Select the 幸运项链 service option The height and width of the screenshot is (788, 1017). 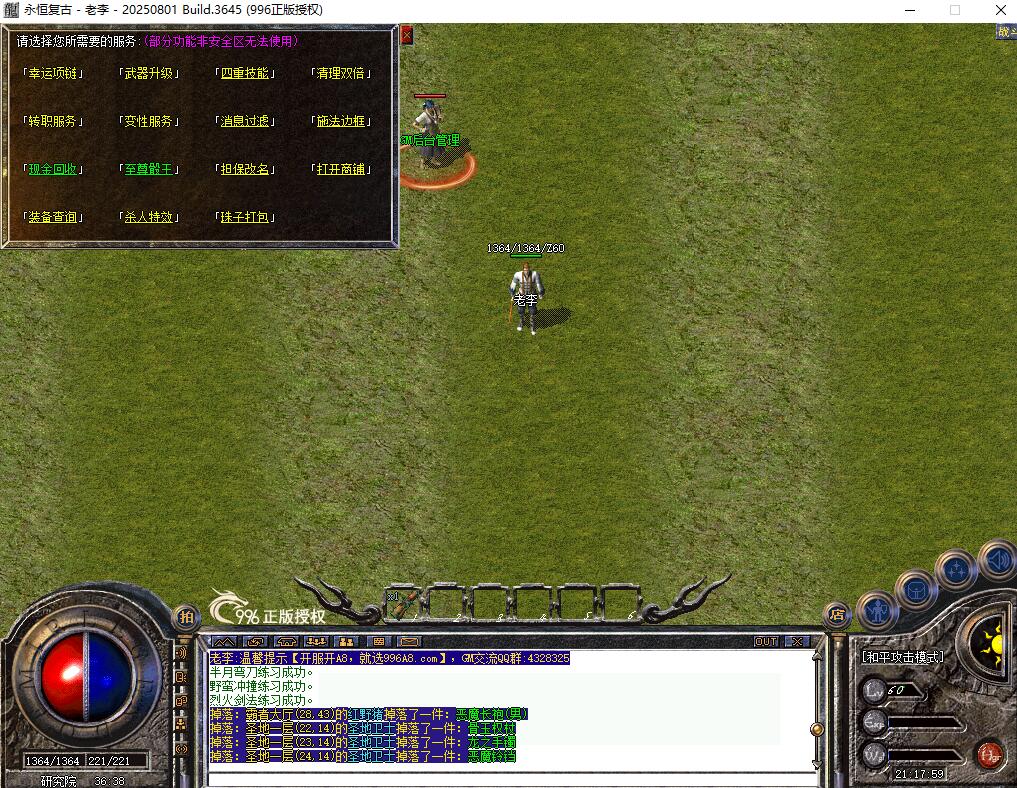(x=54, y=73)
